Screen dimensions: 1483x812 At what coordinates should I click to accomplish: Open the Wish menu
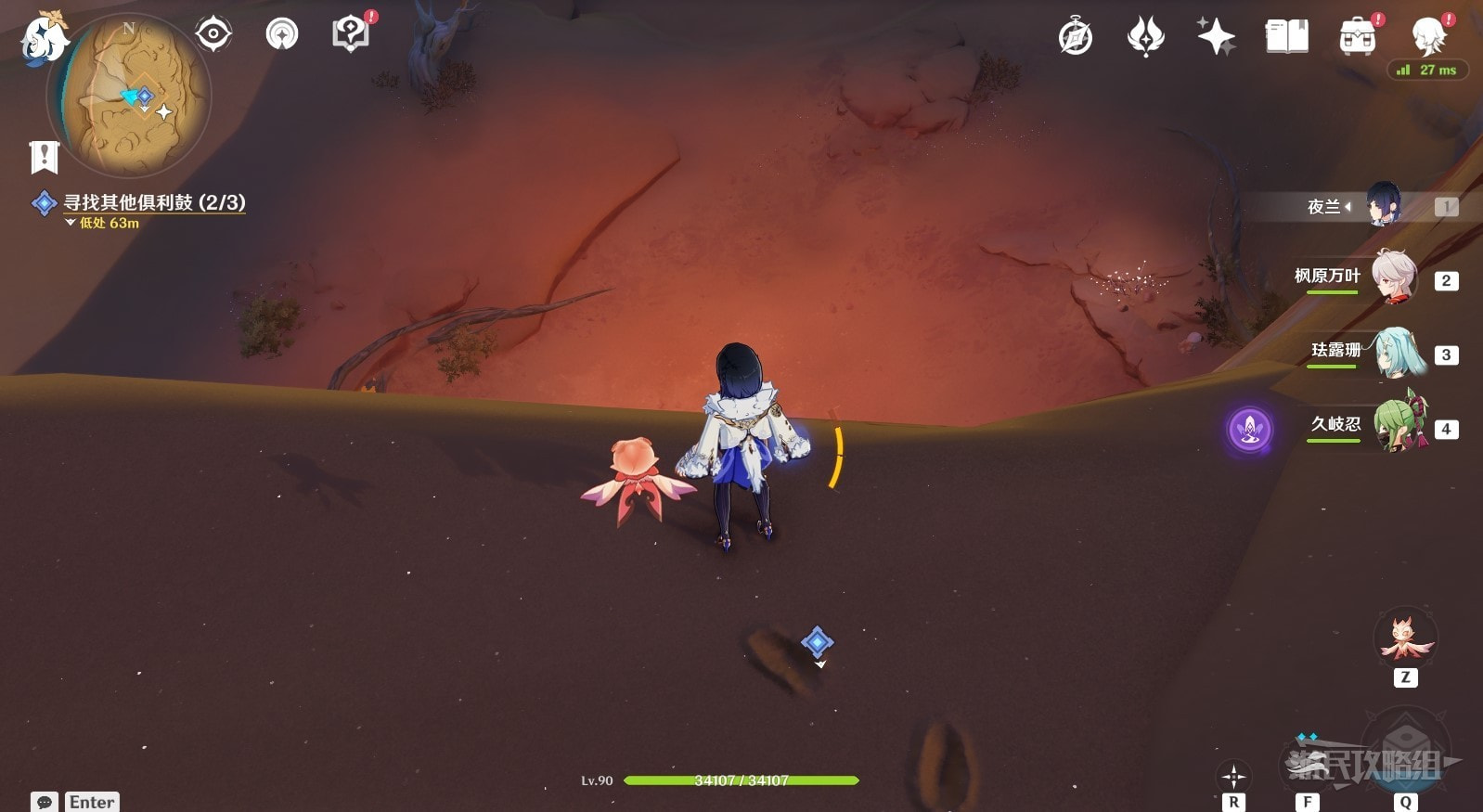tap(1145, 37)
